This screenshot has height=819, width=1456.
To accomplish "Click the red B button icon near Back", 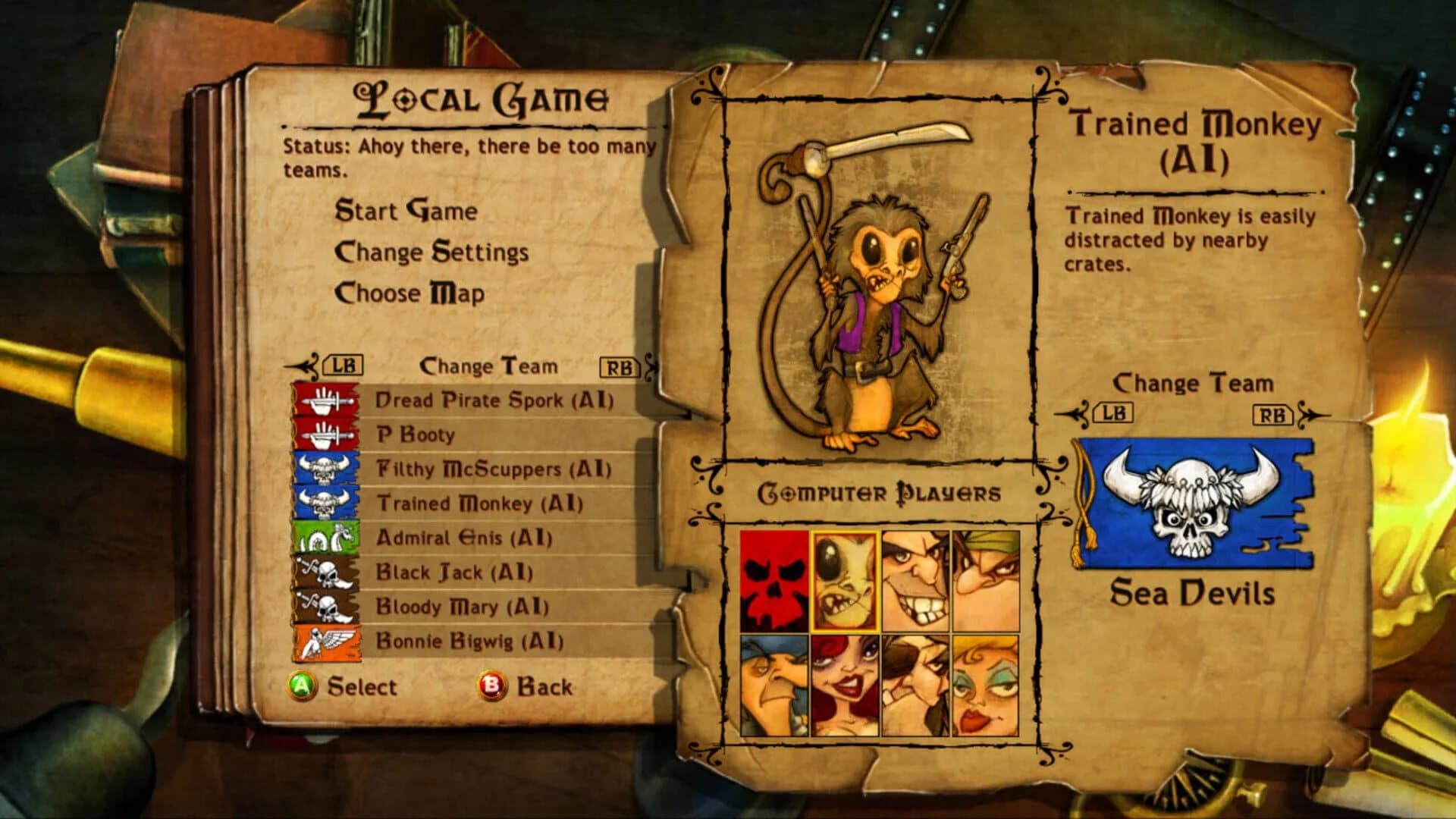I will (491, 686).
